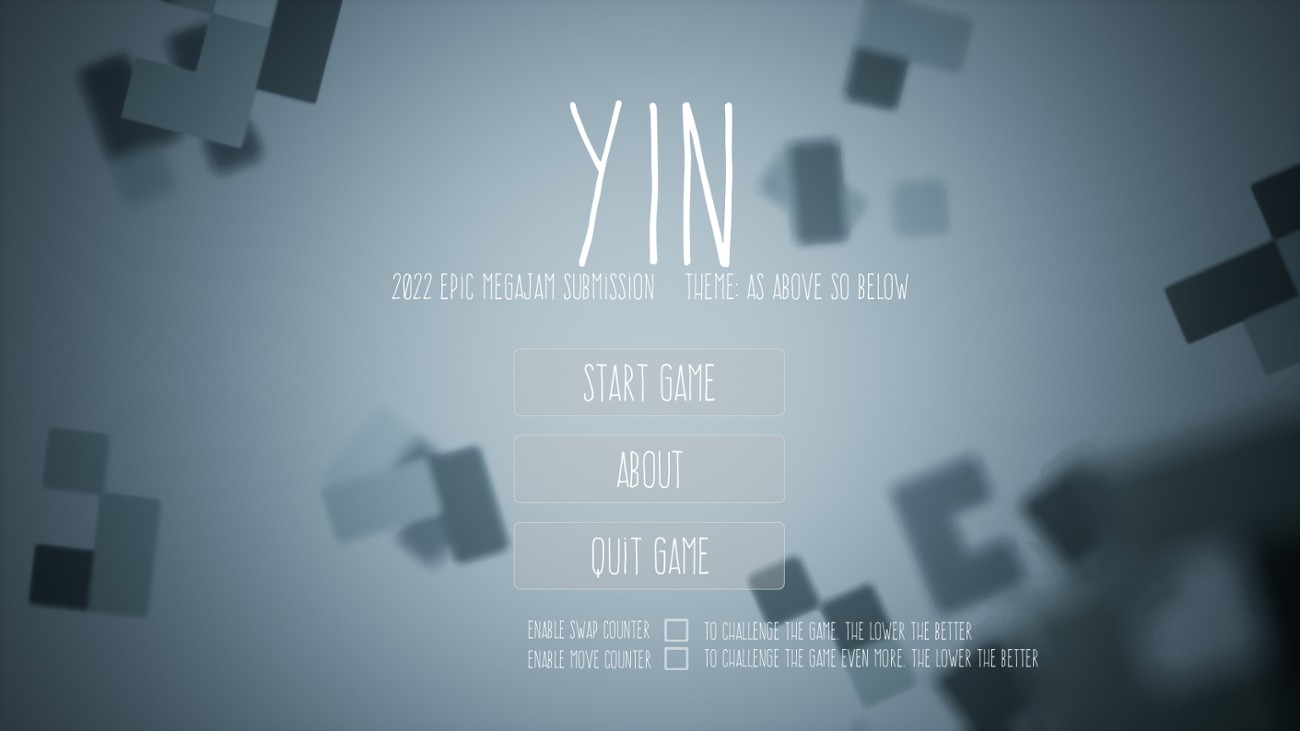Viewport: 1300px width, 731px height.
Task: Click the swap counter challenge description text
Action: [x=835, y=632]
